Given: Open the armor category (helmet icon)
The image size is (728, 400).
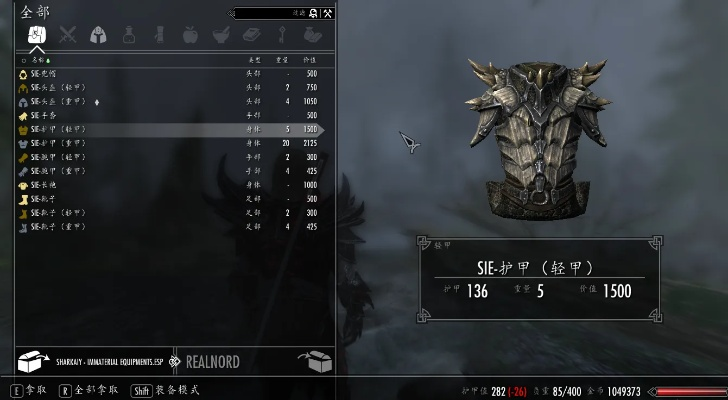Looking at the screenshot, I should (98, 36).
